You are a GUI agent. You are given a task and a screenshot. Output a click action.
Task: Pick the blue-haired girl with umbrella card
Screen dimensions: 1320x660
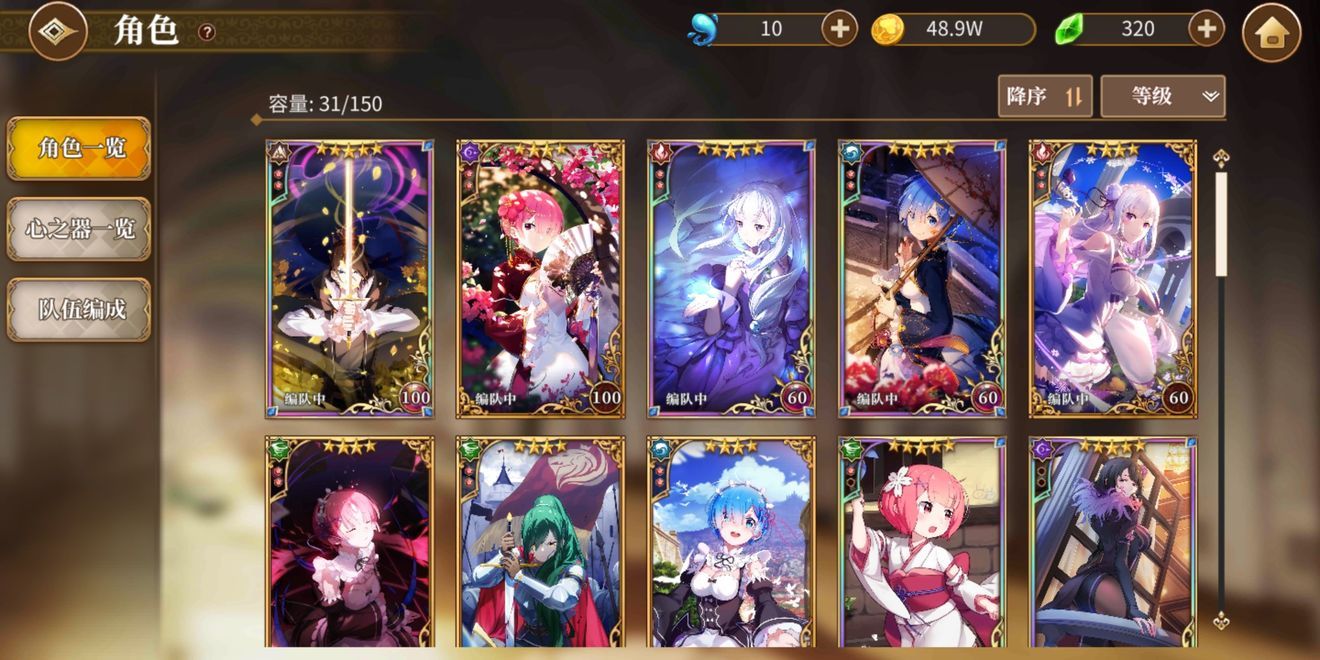pyautogui.click(x=922, y=278)
